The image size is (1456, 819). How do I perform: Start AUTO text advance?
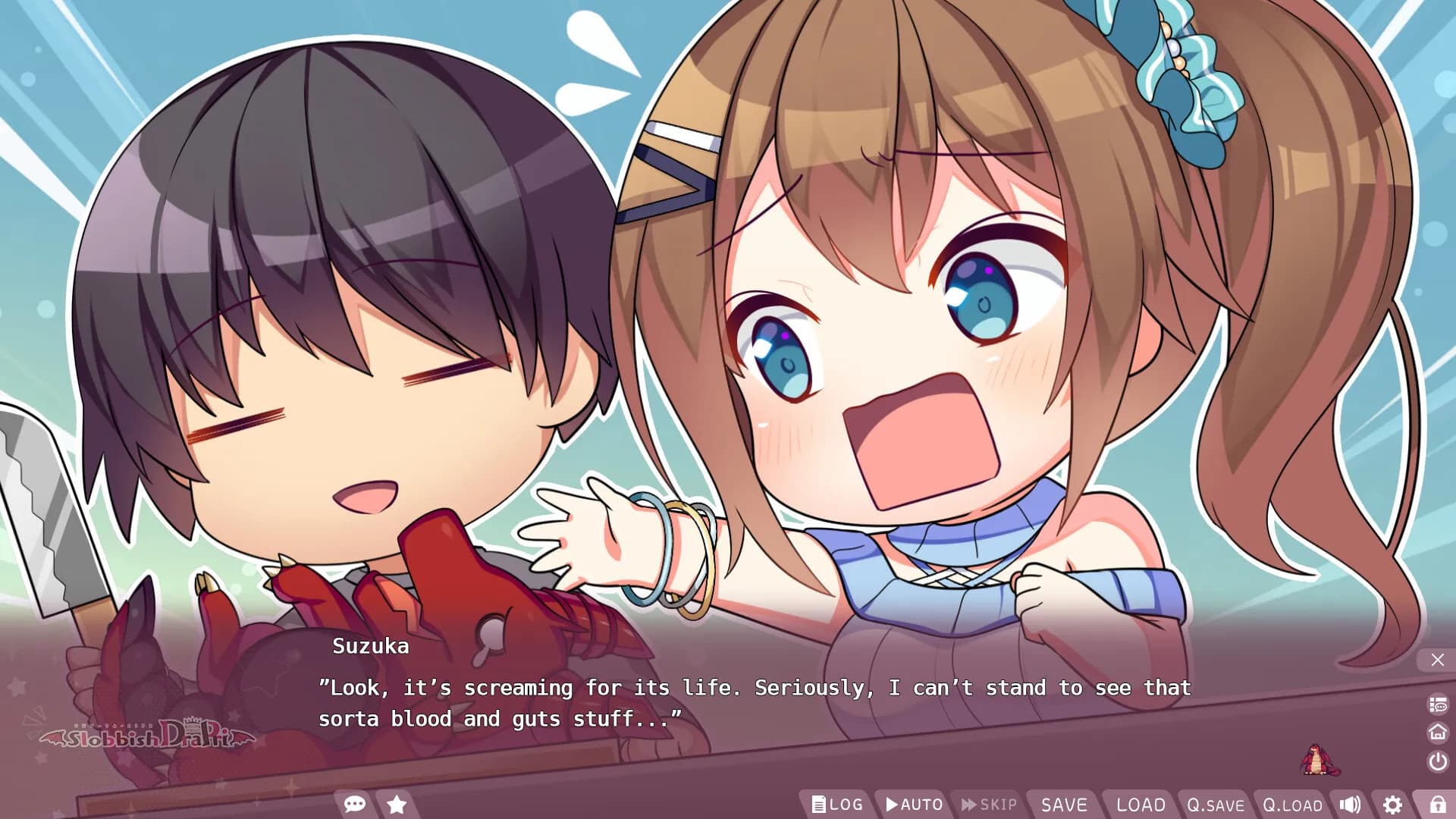[x=915, y=805]
